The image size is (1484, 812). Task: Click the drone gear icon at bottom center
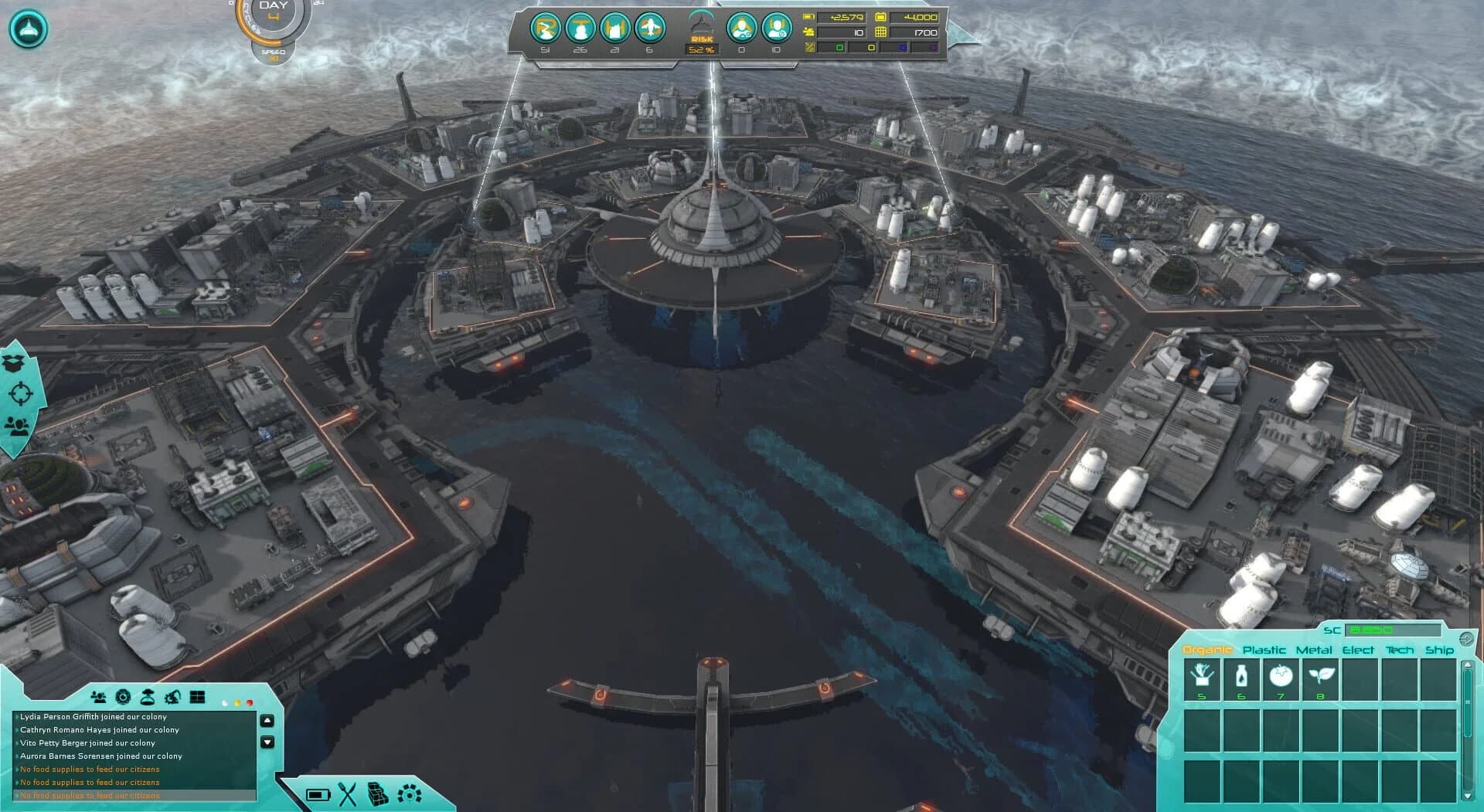pyautogui.click(x=410, y=795)
